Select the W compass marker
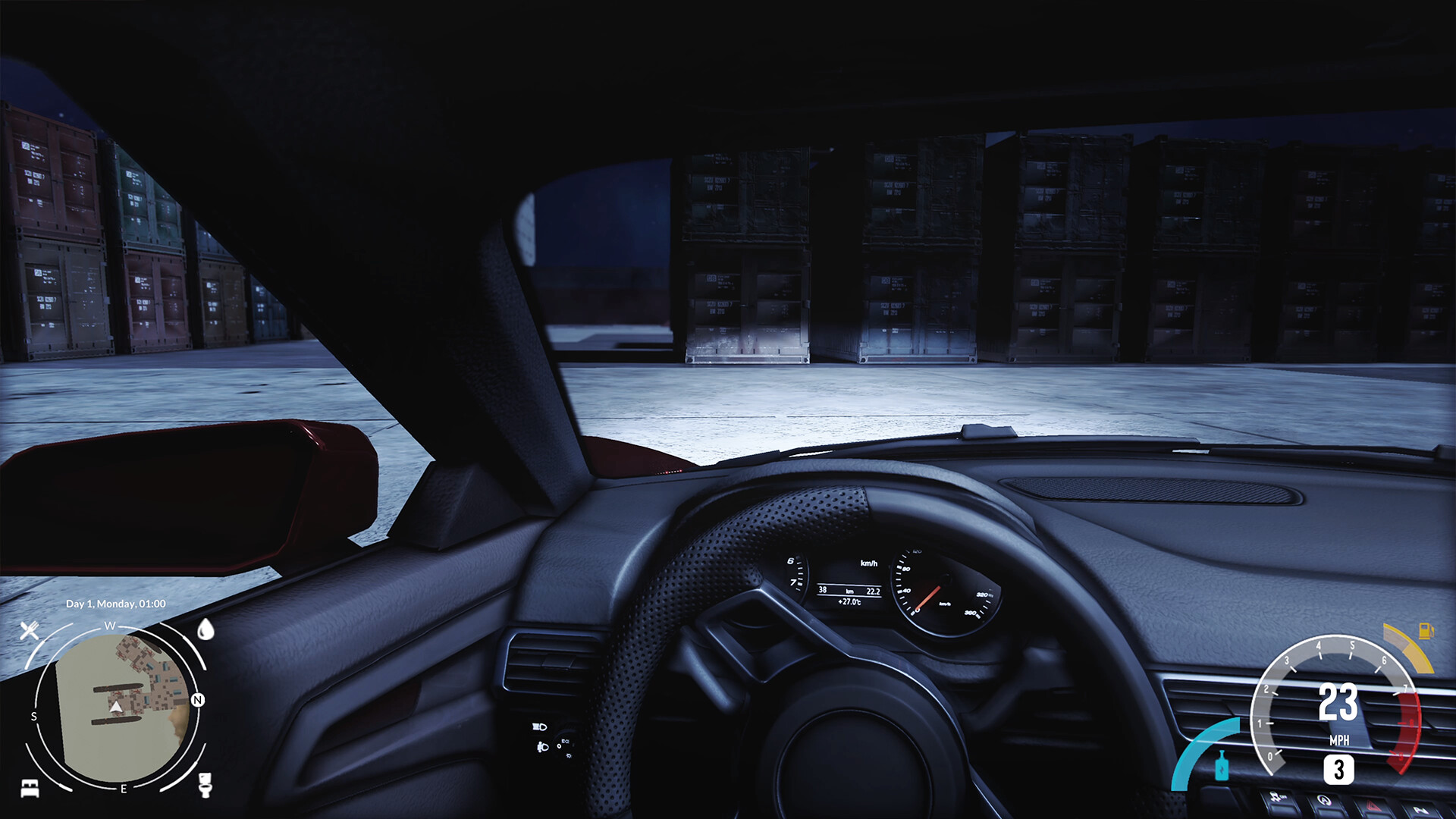The width and height of the screenshot is (1456, 819). pos(110,626)
